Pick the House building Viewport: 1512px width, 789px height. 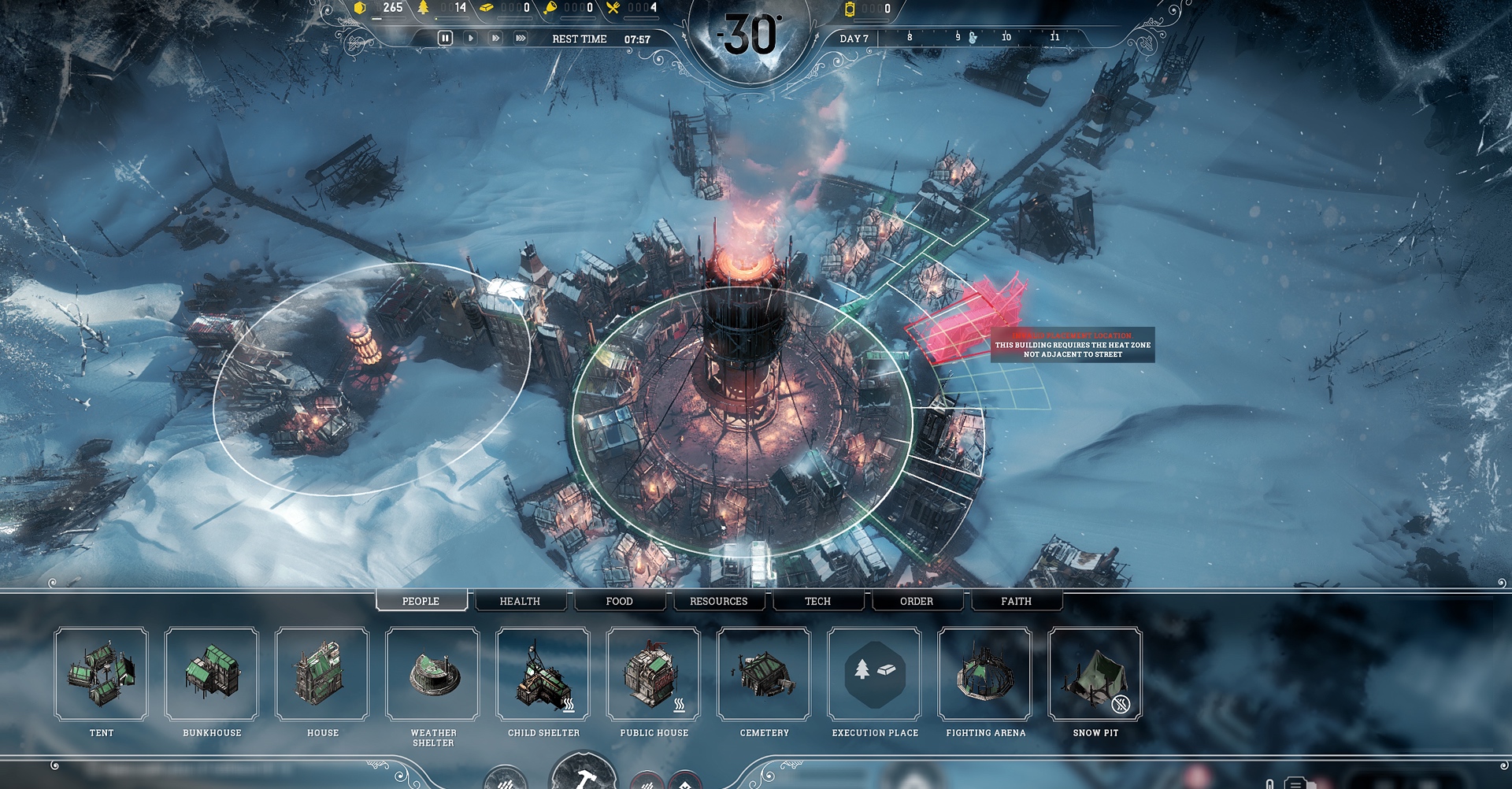[x=322, y=674]
